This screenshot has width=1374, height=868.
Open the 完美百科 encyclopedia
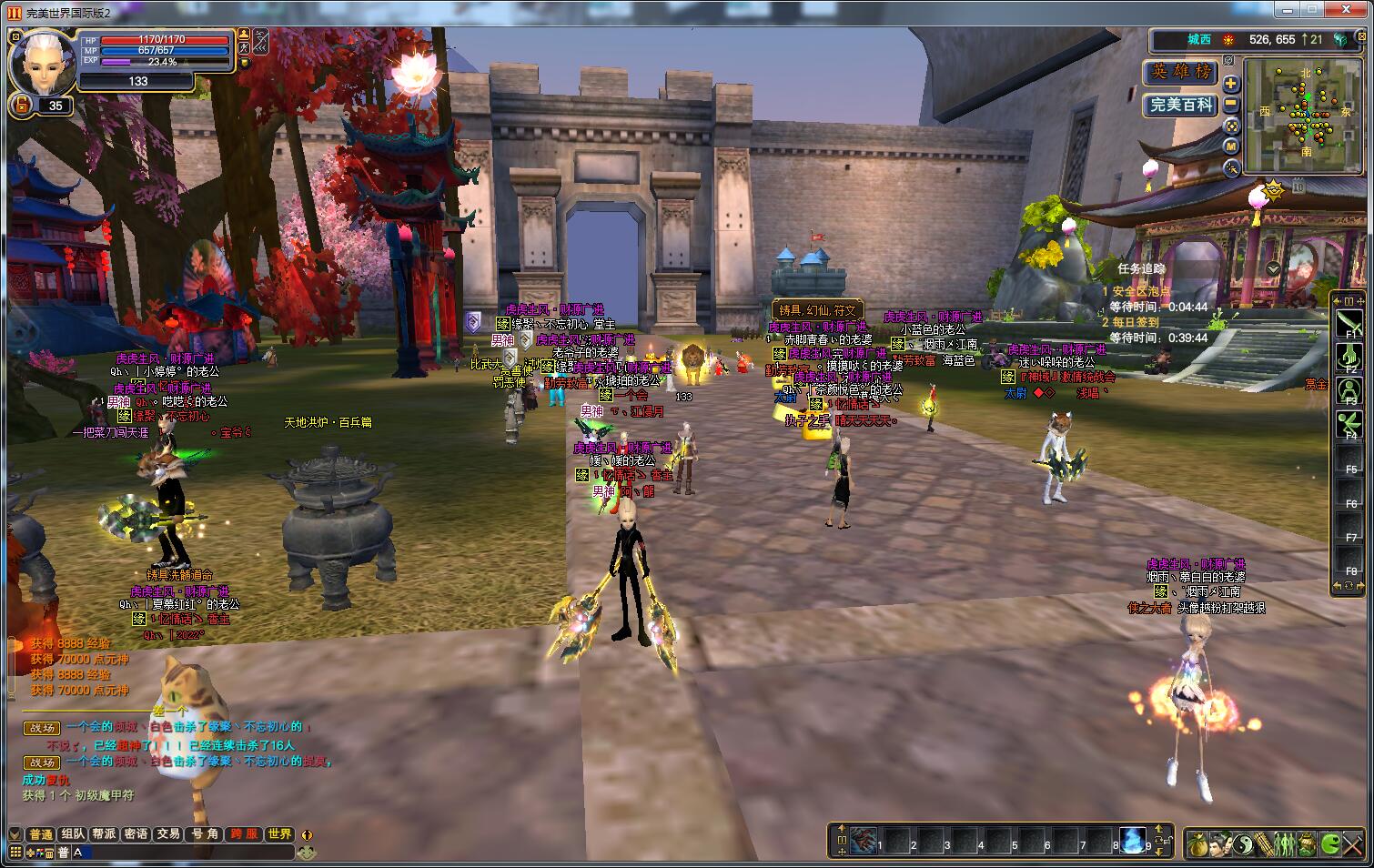pyautogui.click(x=1180, y=105)
